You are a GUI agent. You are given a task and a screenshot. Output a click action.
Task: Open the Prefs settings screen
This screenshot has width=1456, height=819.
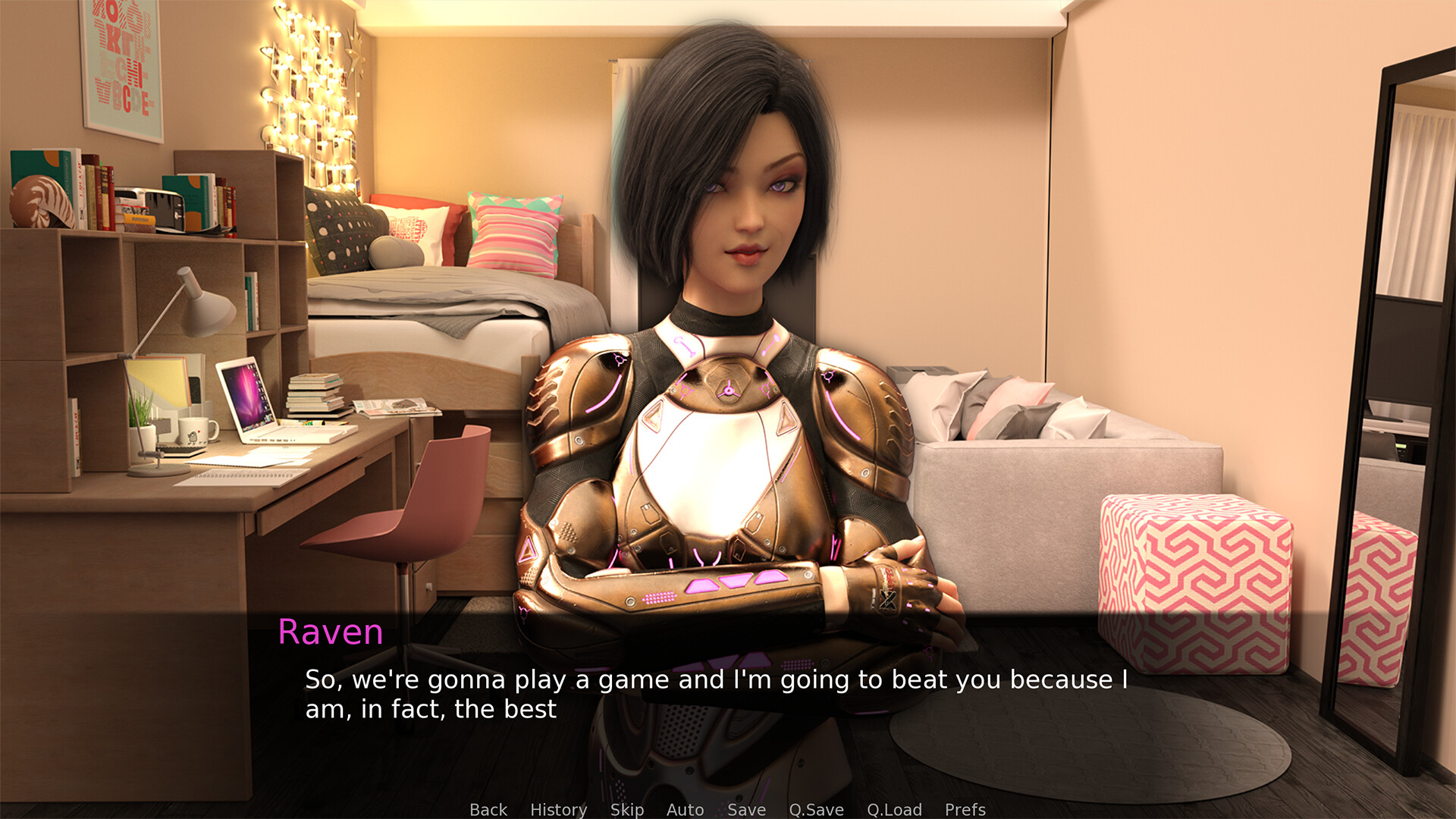coord(965,809)
